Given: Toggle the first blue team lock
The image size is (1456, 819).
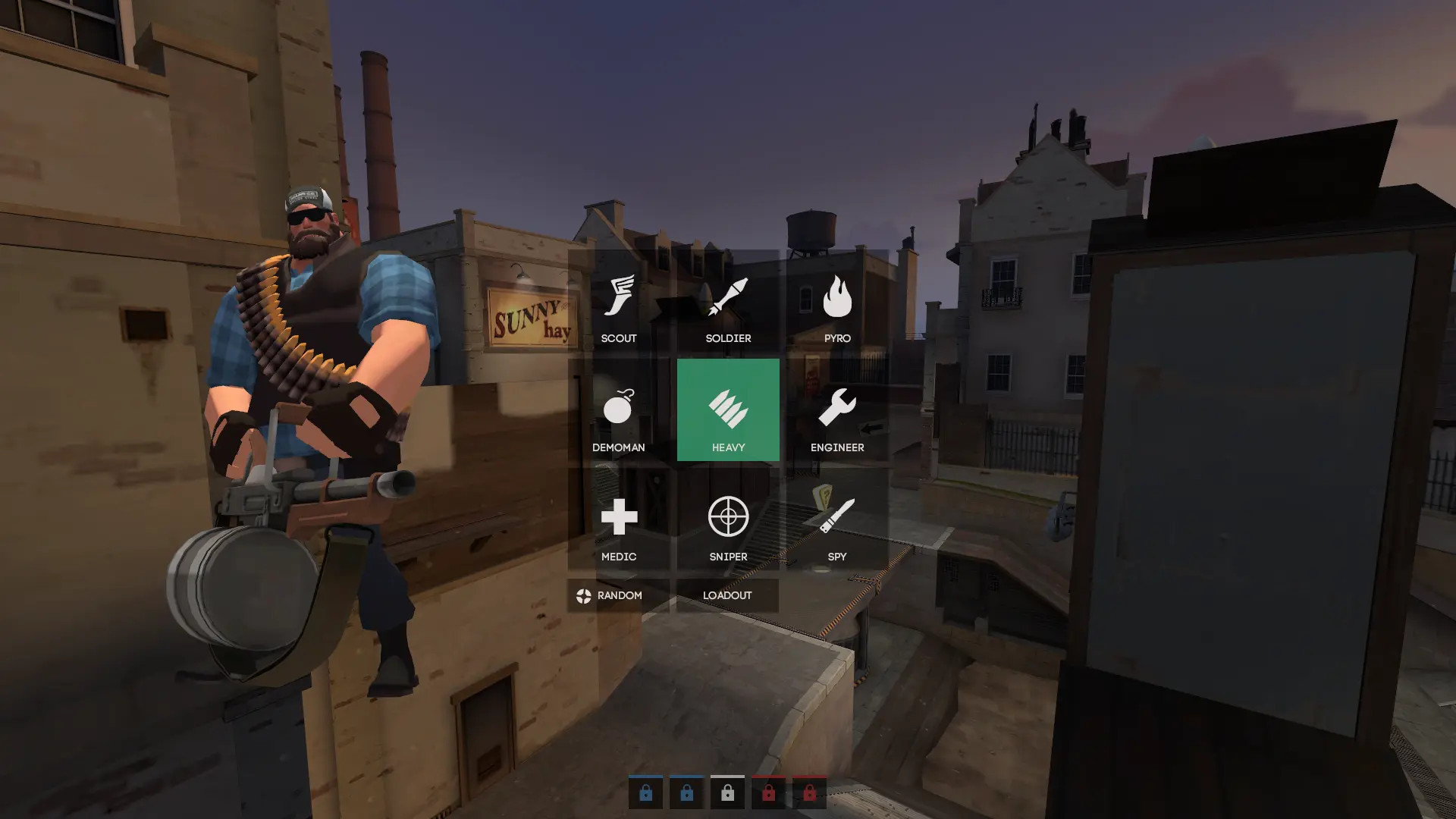Looking at the screenshot, I should click(x=645, y=792).
